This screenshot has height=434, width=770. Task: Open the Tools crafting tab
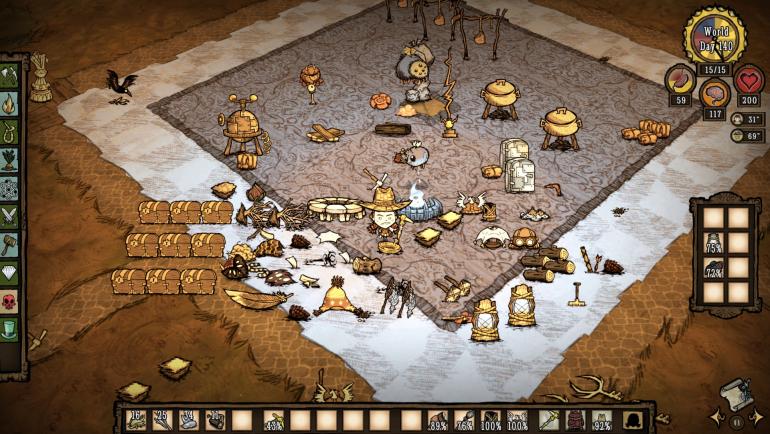pos(10,76)
